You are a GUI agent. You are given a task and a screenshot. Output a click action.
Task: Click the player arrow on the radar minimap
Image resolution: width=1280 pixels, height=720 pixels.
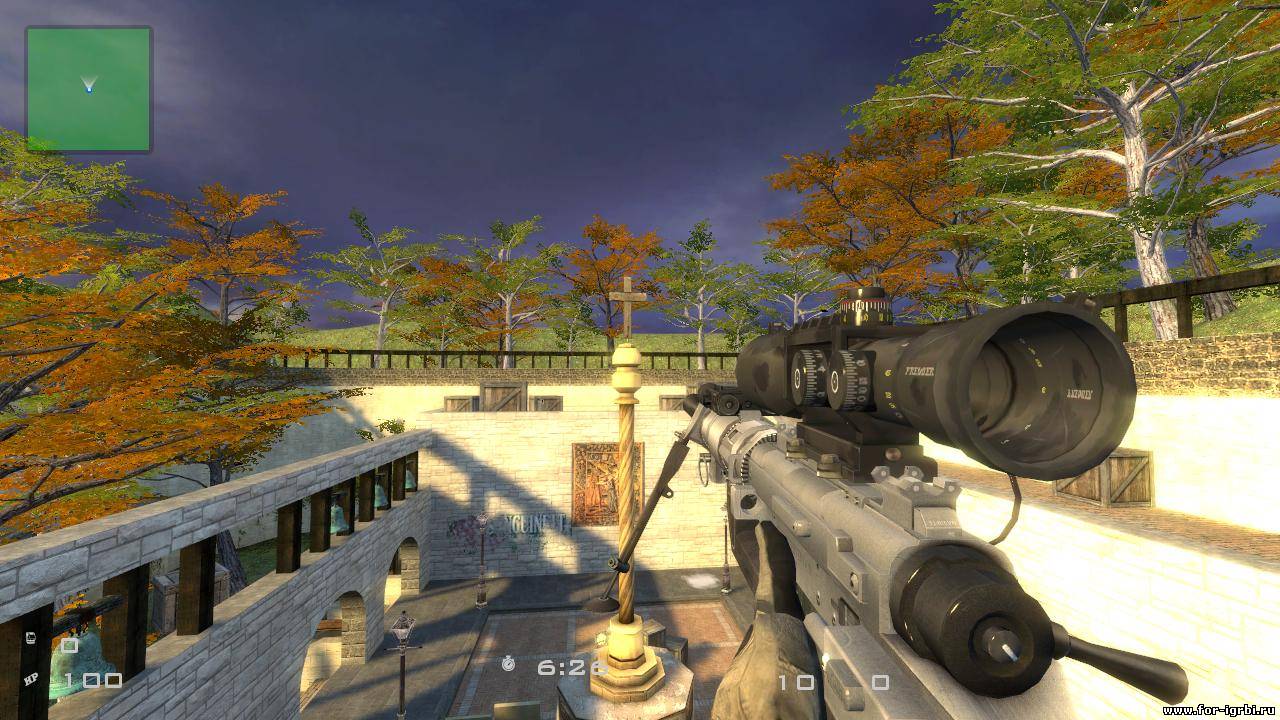coord(90,82)
